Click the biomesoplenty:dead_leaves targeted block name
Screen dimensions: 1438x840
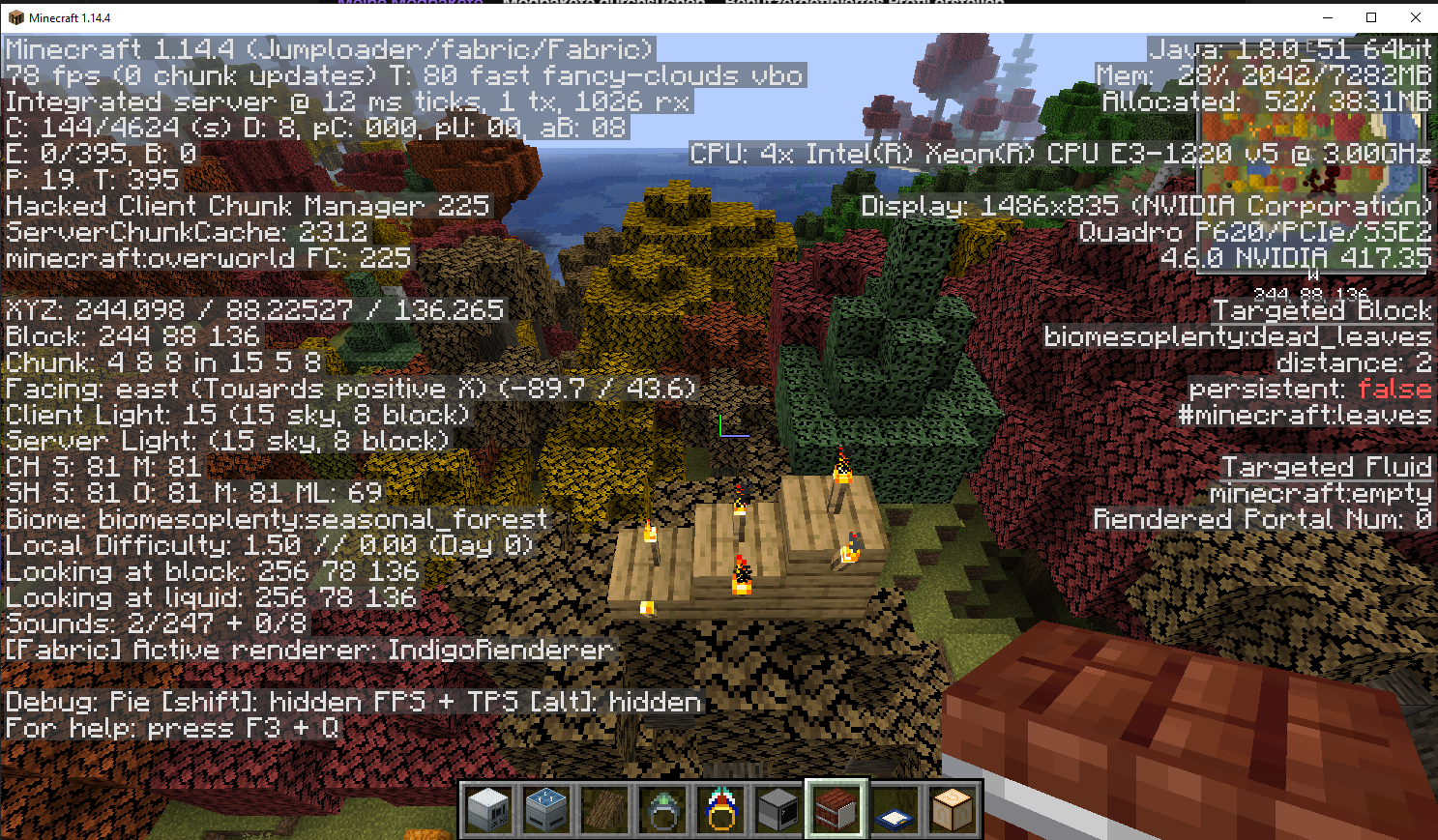[x=1239, y=336]
